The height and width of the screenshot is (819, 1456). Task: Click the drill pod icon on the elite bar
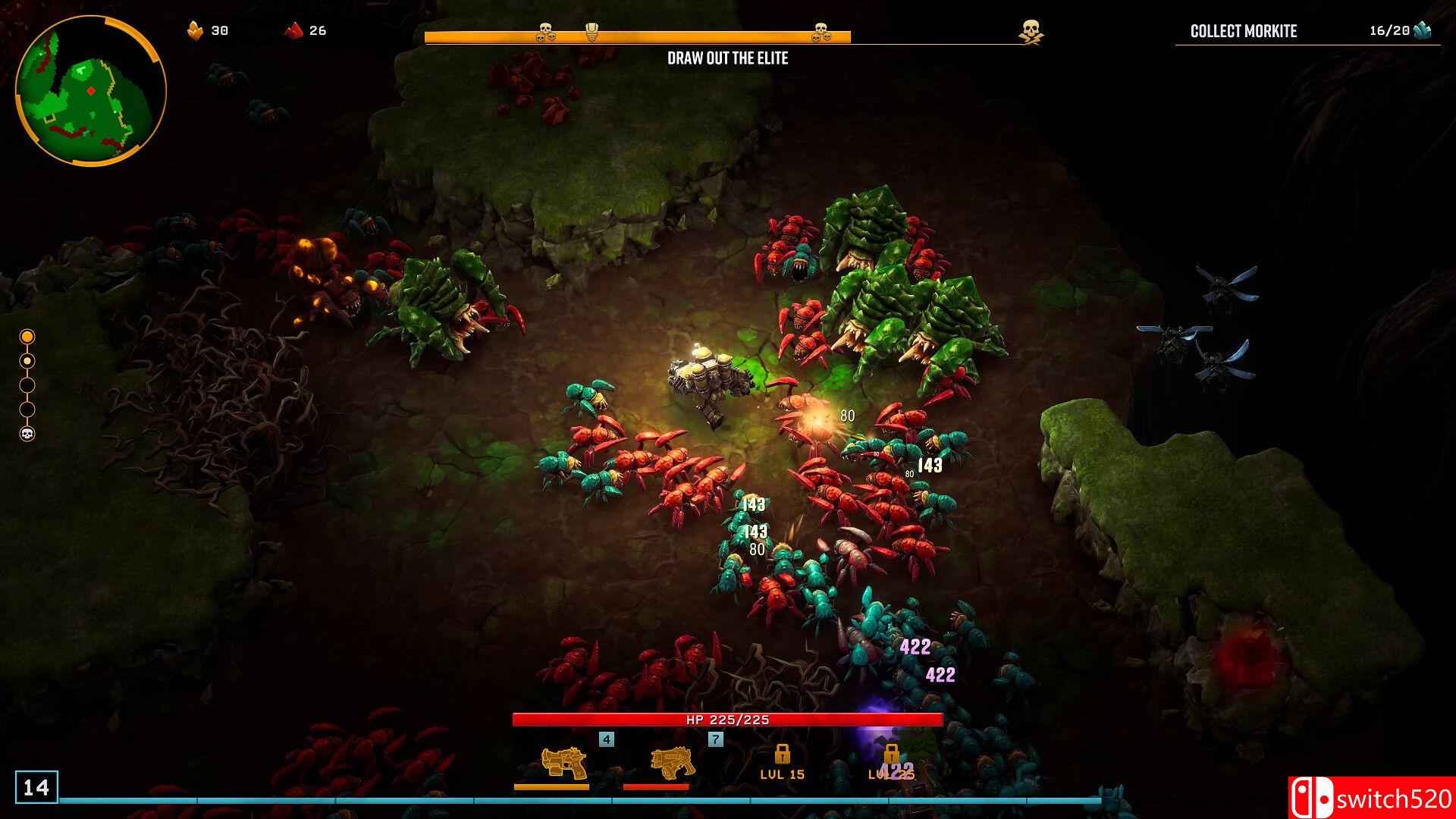click(590, 30)
